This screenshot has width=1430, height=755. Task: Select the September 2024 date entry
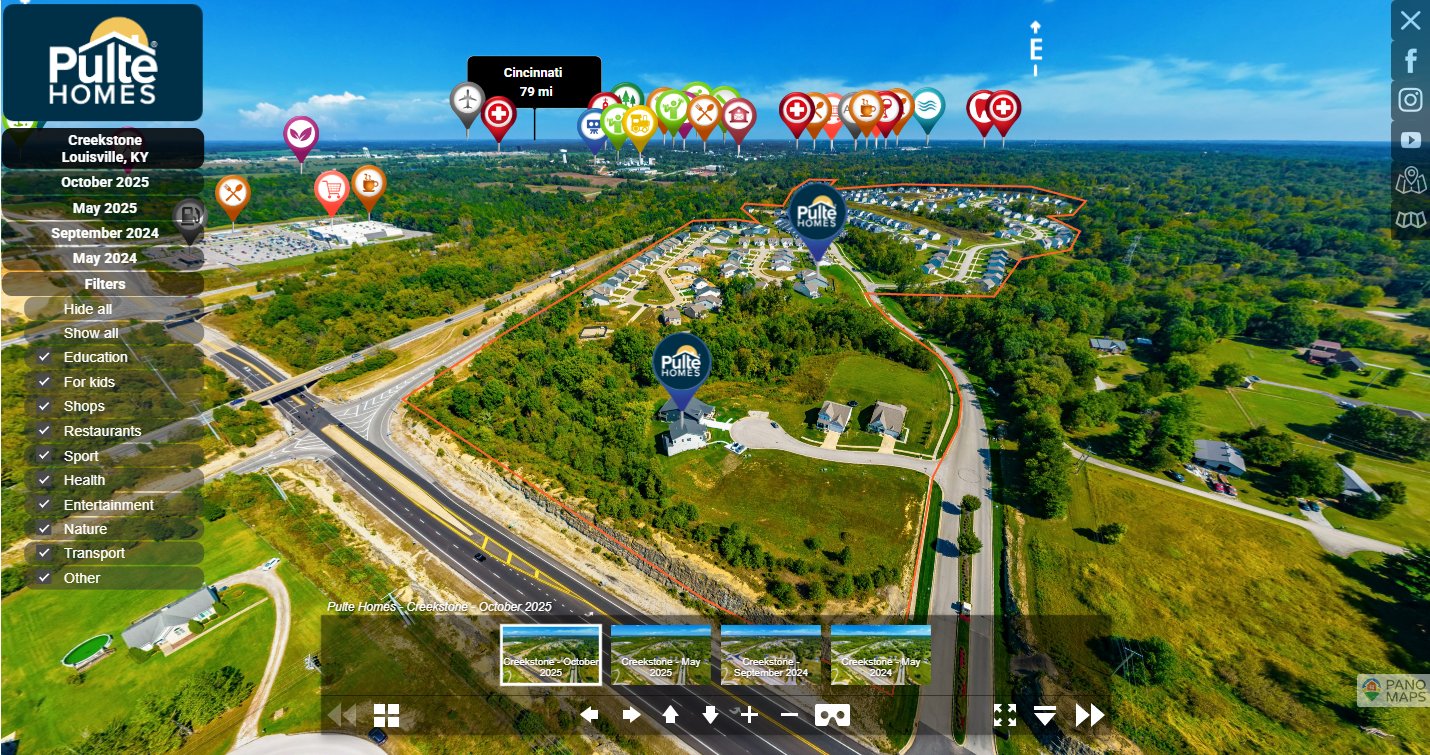click(104, 233)
